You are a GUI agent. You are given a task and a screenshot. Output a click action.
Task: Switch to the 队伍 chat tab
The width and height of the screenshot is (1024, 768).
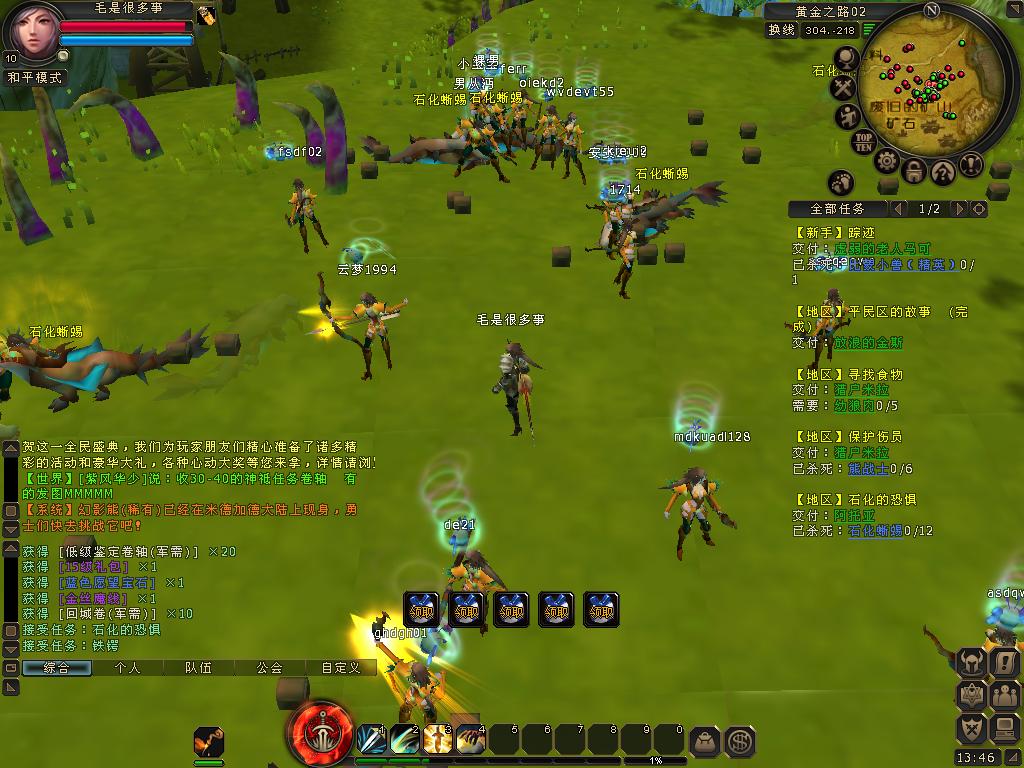click(x=197, y=667)
